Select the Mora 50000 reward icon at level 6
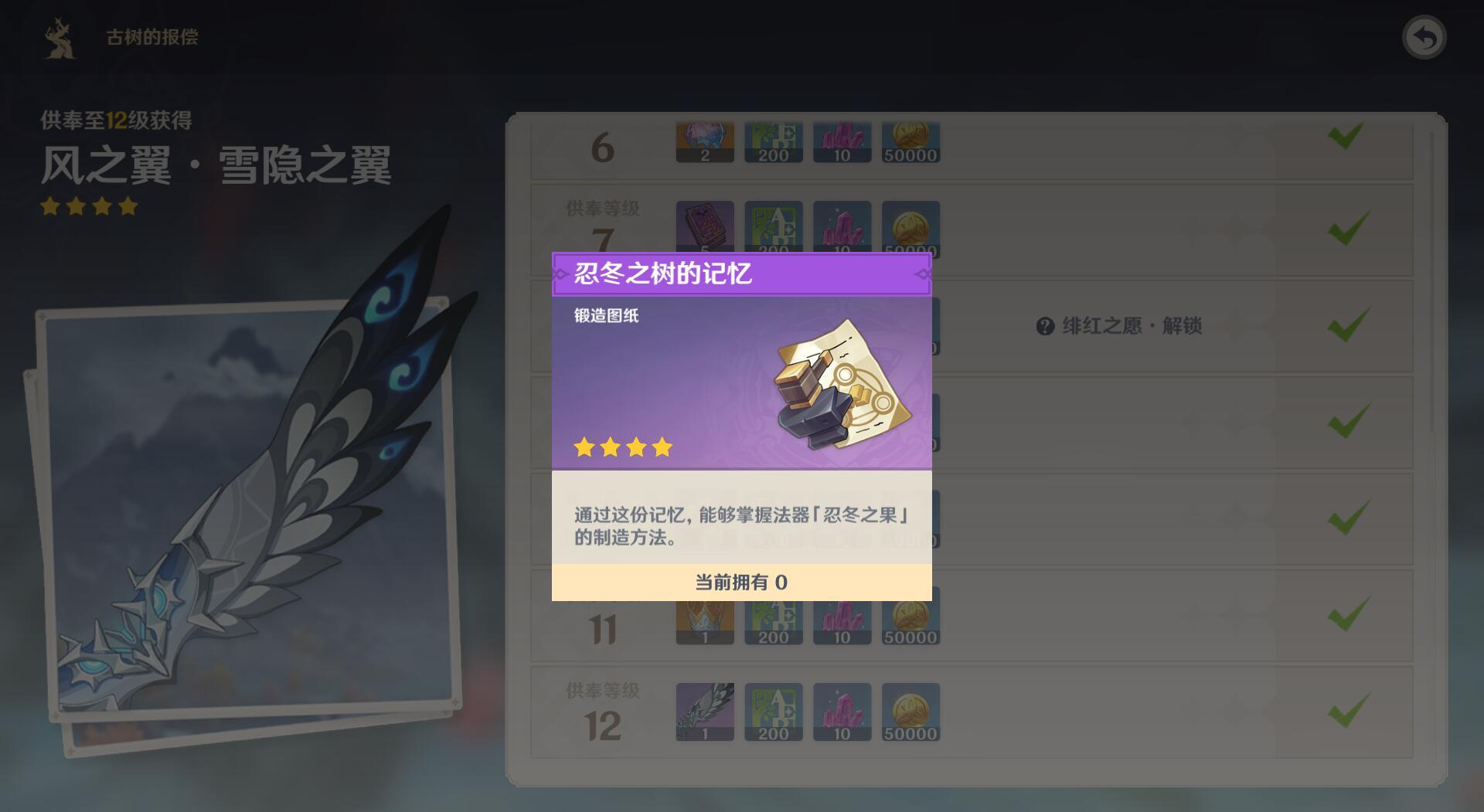 coord(910,141)
